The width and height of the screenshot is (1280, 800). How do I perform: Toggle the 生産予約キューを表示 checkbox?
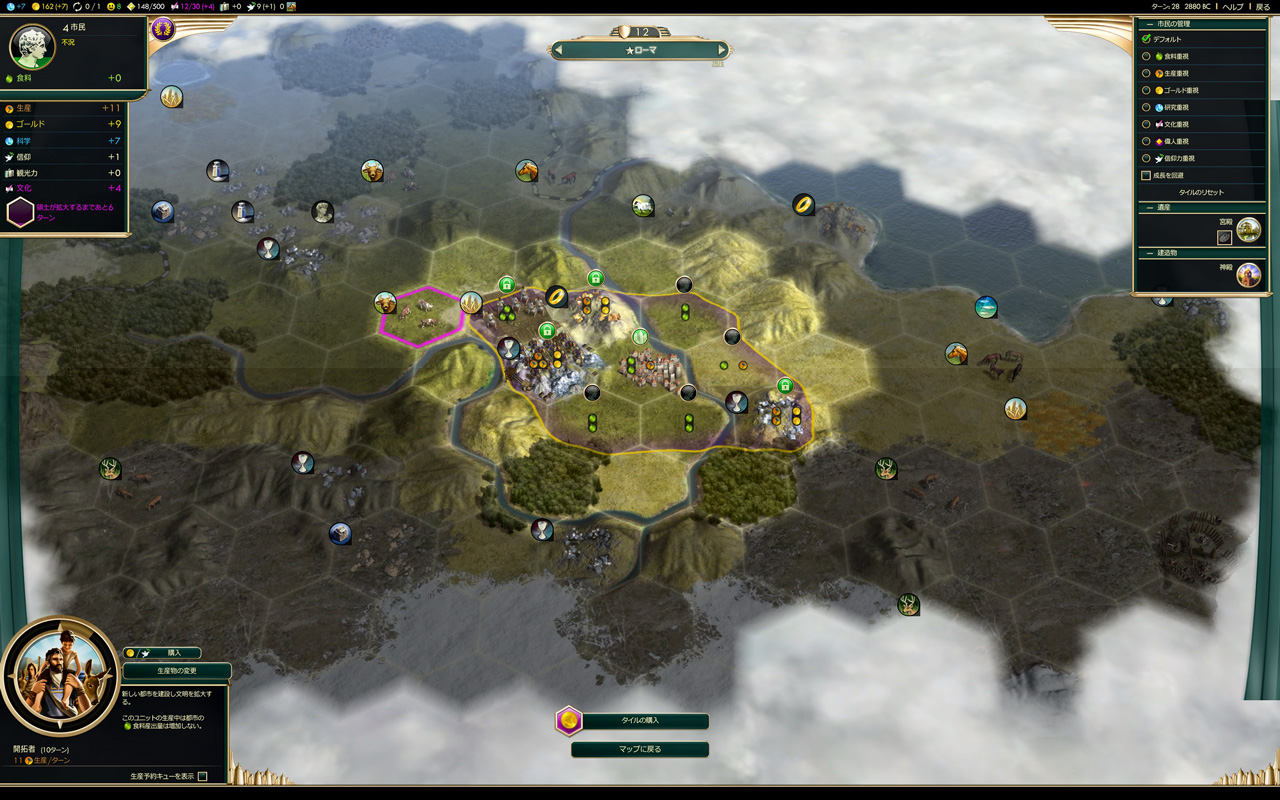(203, 776)
